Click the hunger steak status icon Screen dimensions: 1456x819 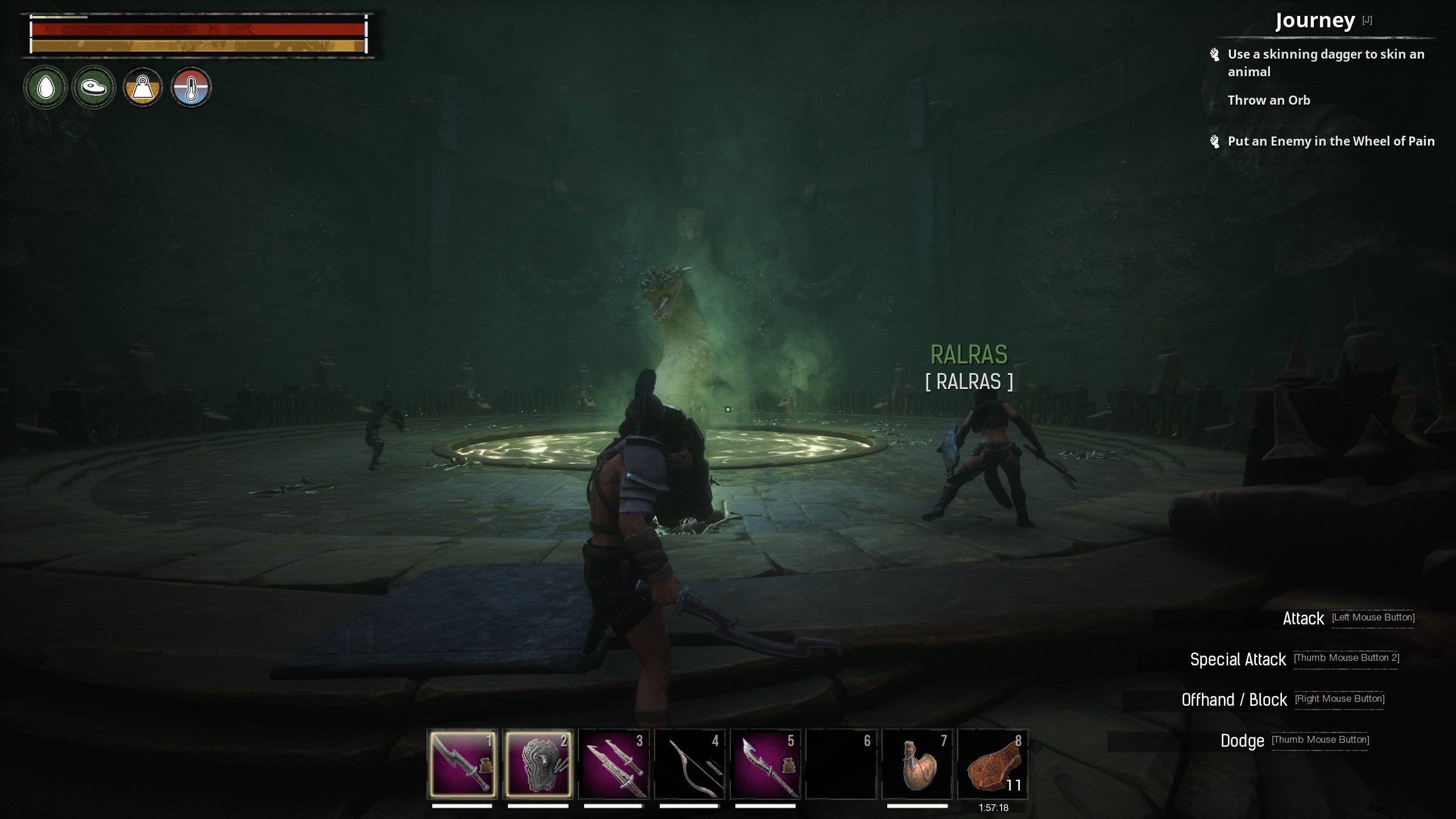[x=94, y=88]
